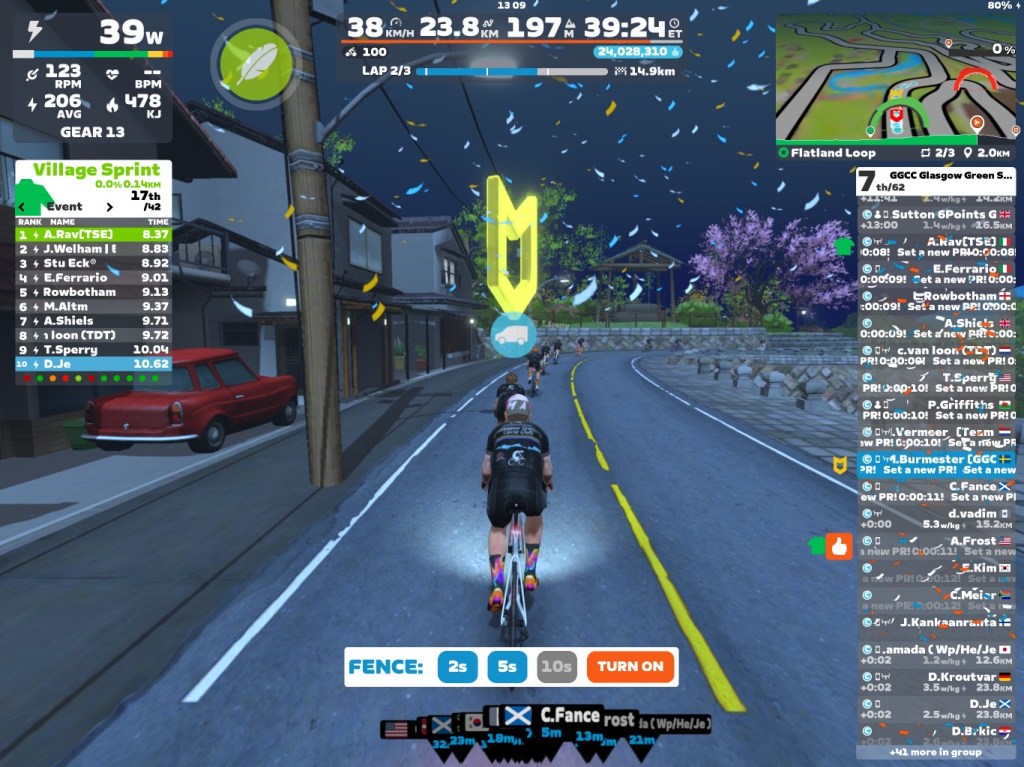Select the 10s fence distance
This screenshot has height=767, width=1024.
[x=556, y=667]
